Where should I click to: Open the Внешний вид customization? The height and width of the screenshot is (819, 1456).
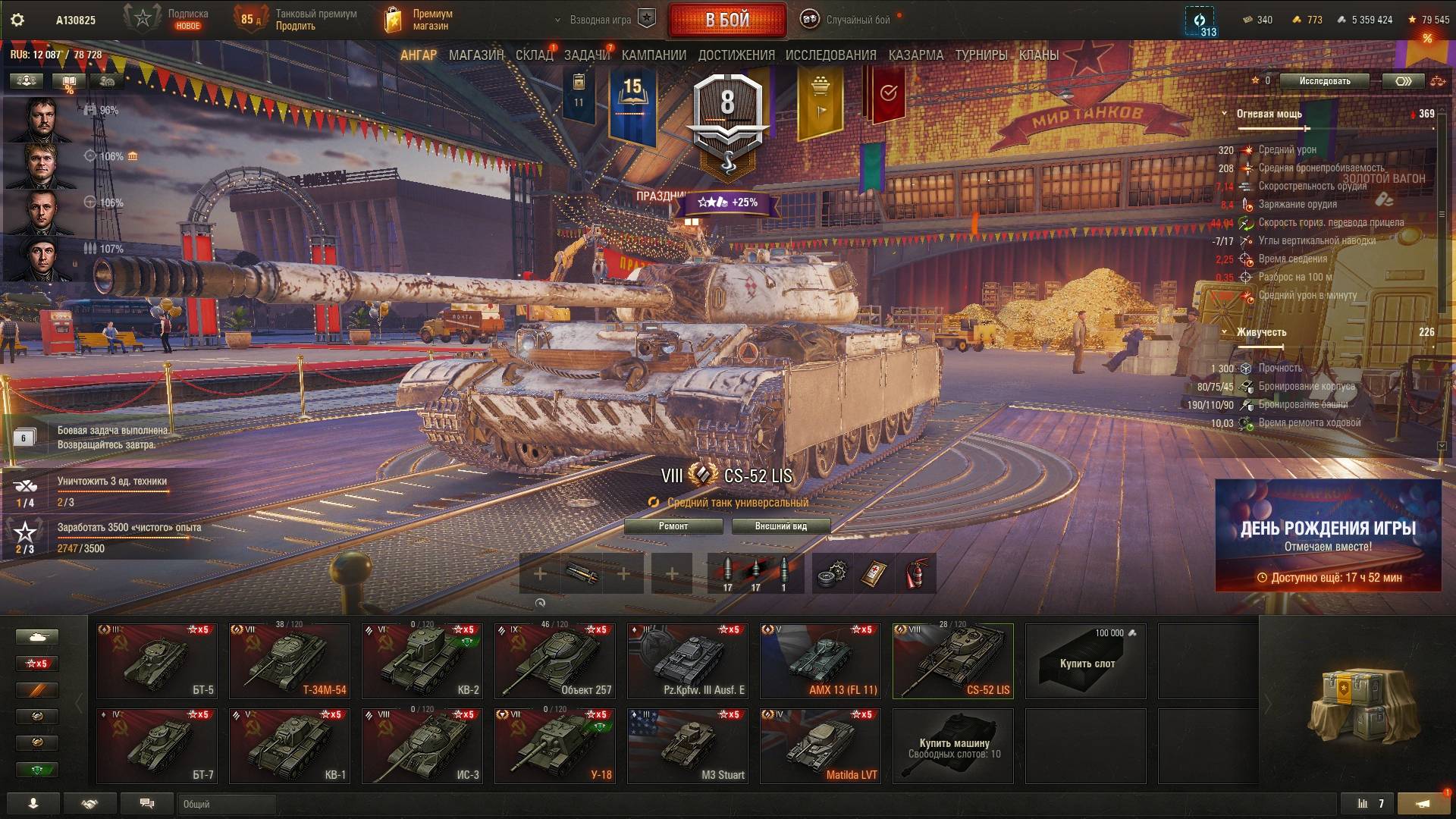(x=780, y=526)
